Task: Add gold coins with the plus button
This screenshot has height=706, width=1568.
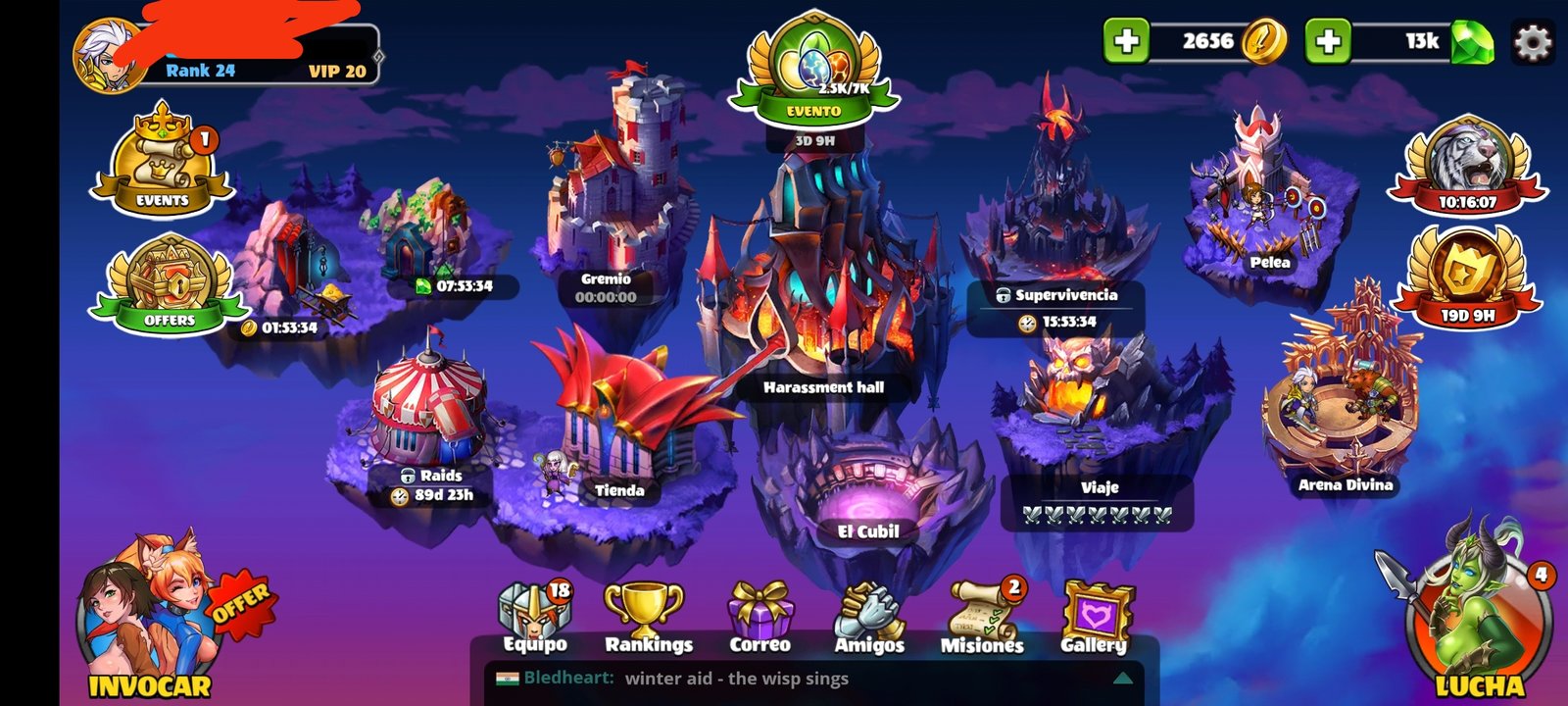Action: pos(1126,41)
